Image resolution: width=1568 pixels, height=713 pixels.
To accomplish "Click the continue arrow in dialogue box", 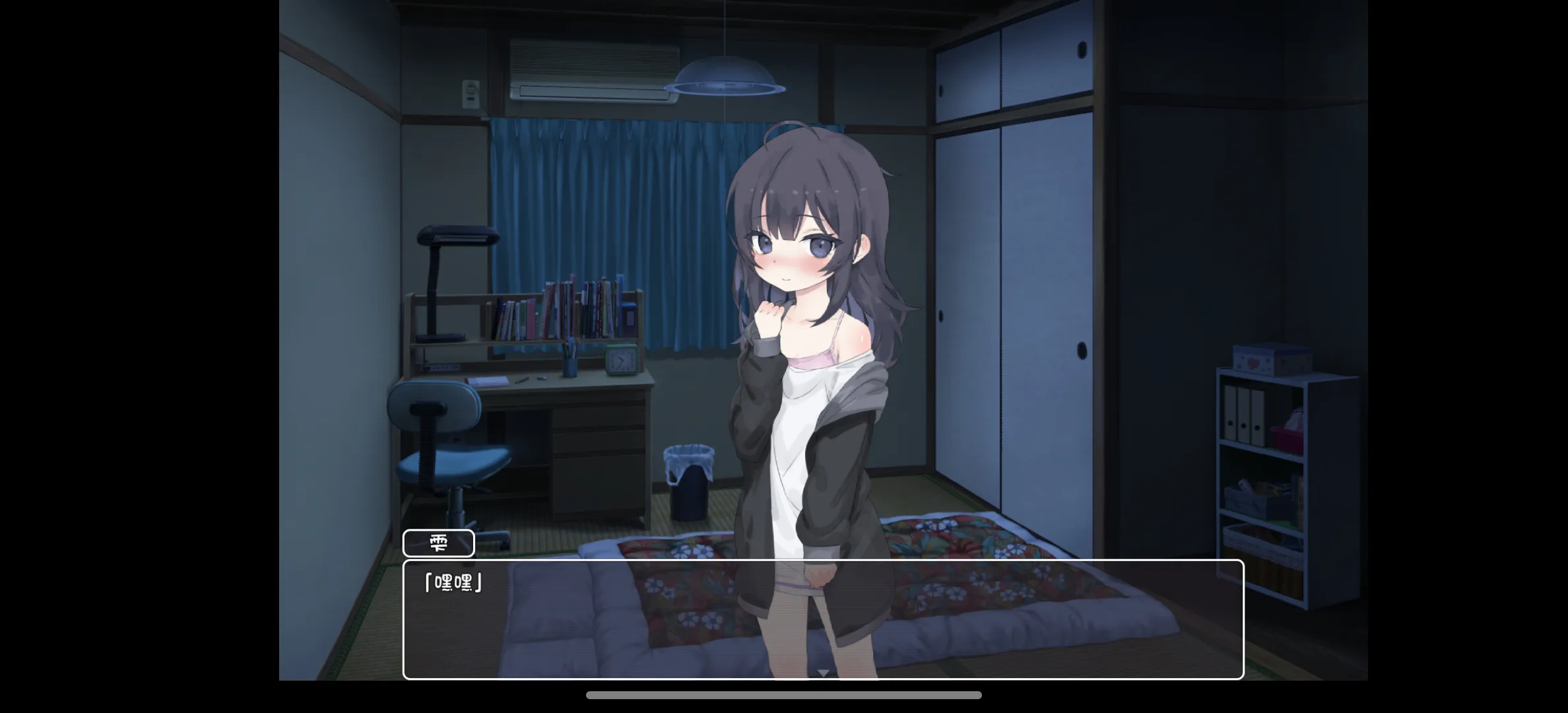I will (823, 672).
